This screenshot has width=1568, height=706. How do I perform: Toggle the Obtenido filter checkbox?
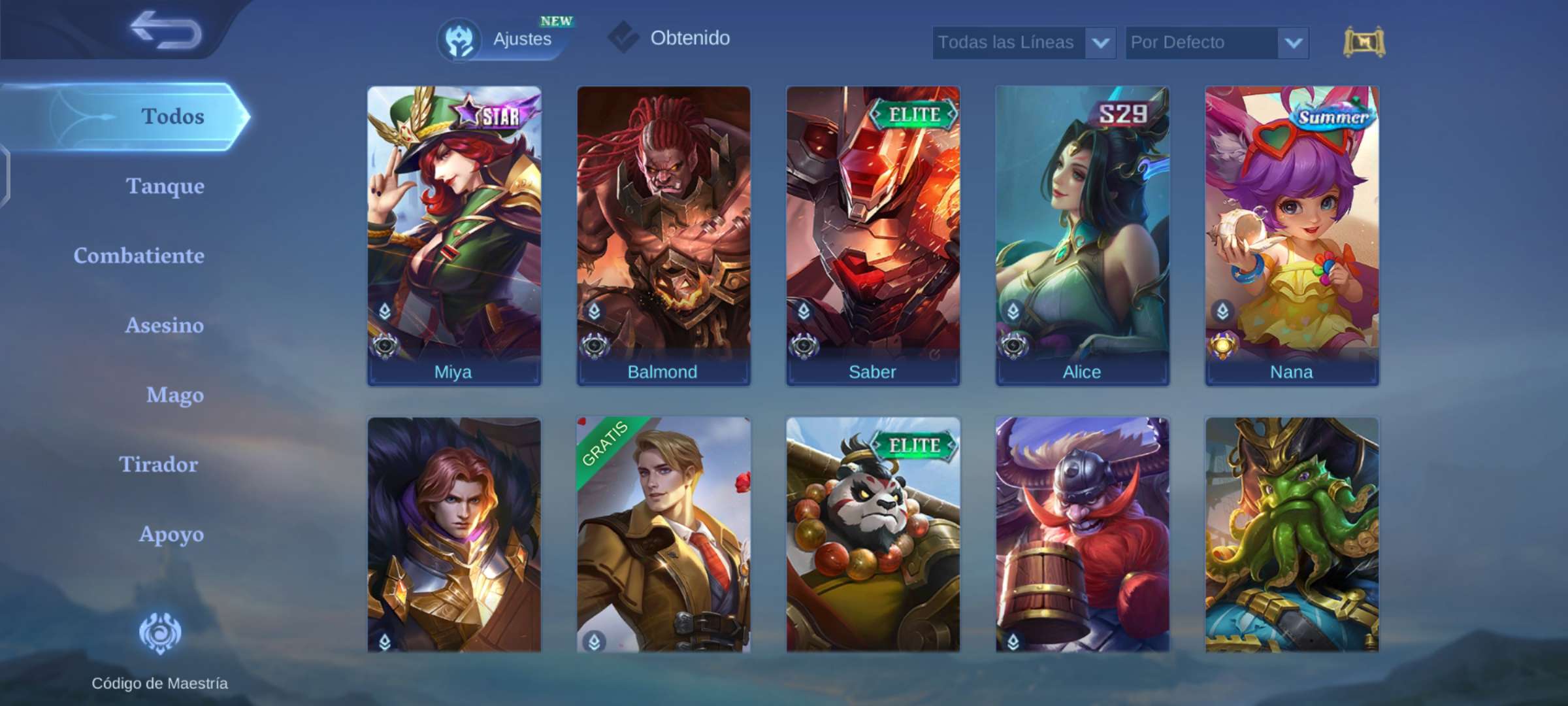click(x=624, y=38)
